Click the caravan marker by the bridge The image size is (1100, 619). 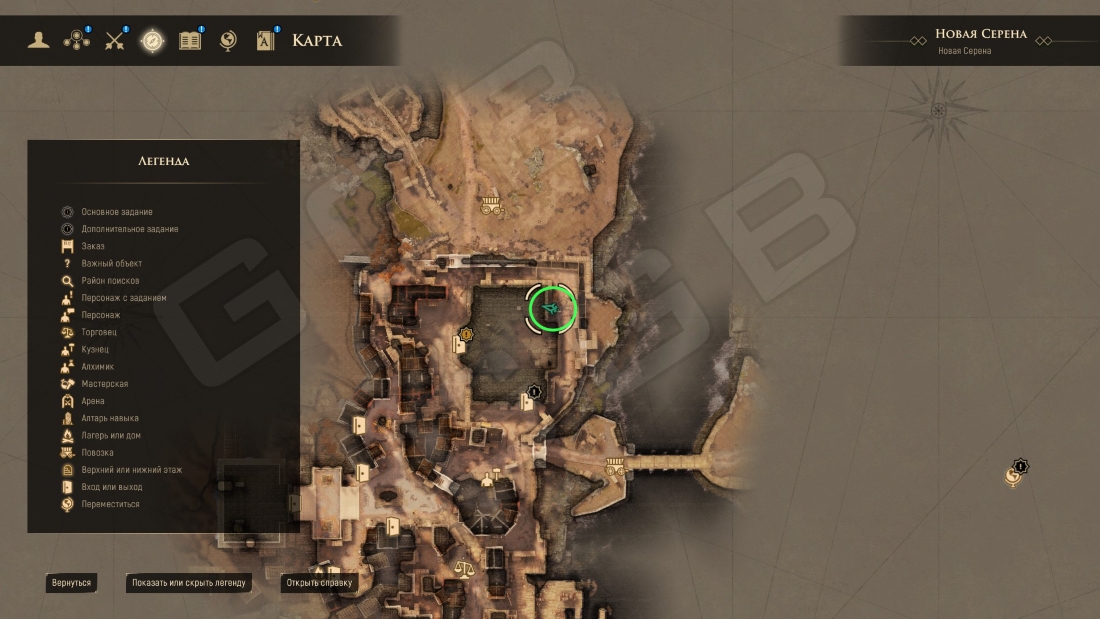pyautogui.click(x=614, y=466)
